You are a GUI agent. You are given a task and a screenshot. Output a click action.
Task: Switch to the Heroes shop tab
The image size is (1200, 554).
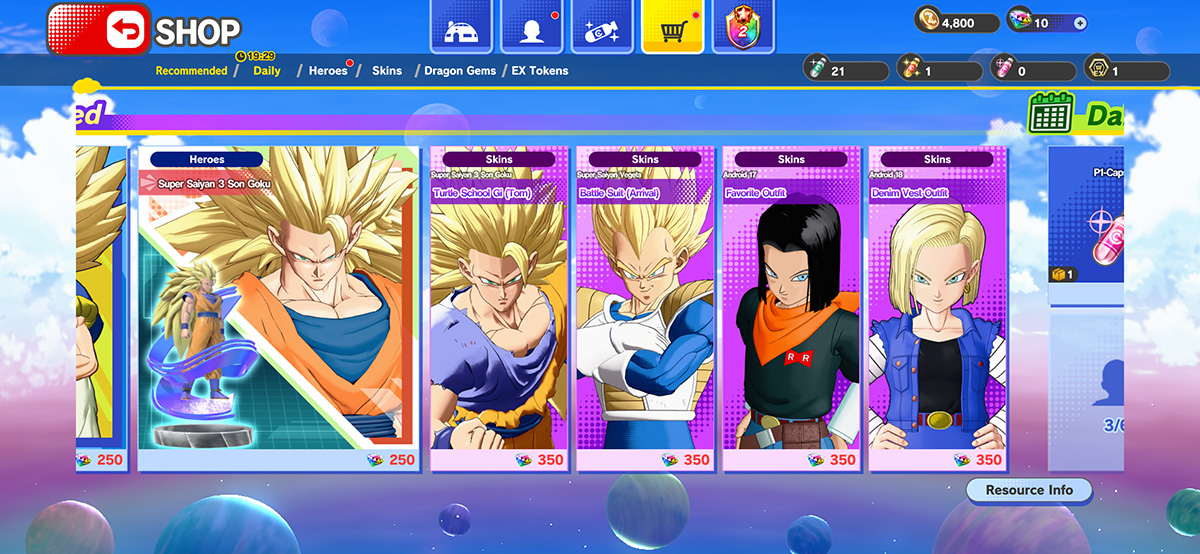[x=328, y=71]
